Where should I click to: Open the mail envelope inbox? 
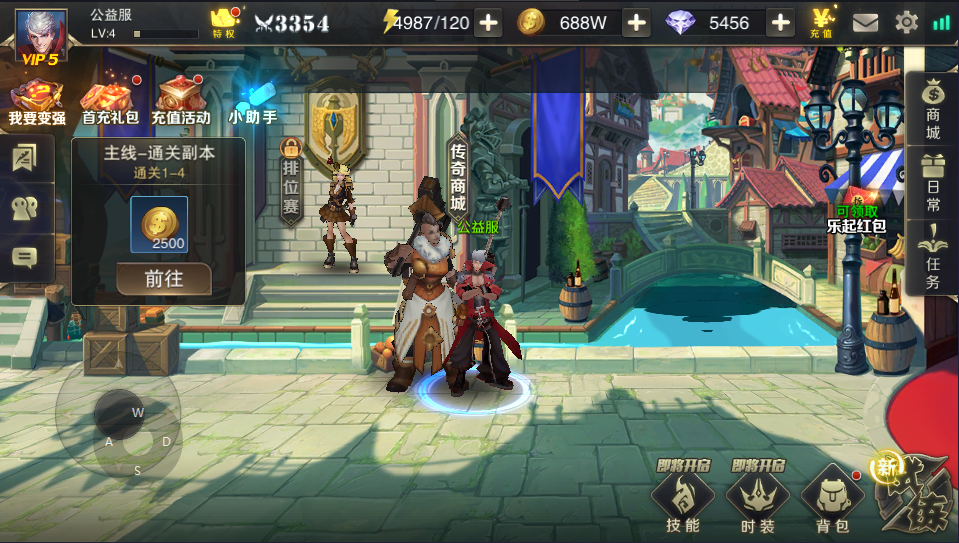click(x=865, y=22)
